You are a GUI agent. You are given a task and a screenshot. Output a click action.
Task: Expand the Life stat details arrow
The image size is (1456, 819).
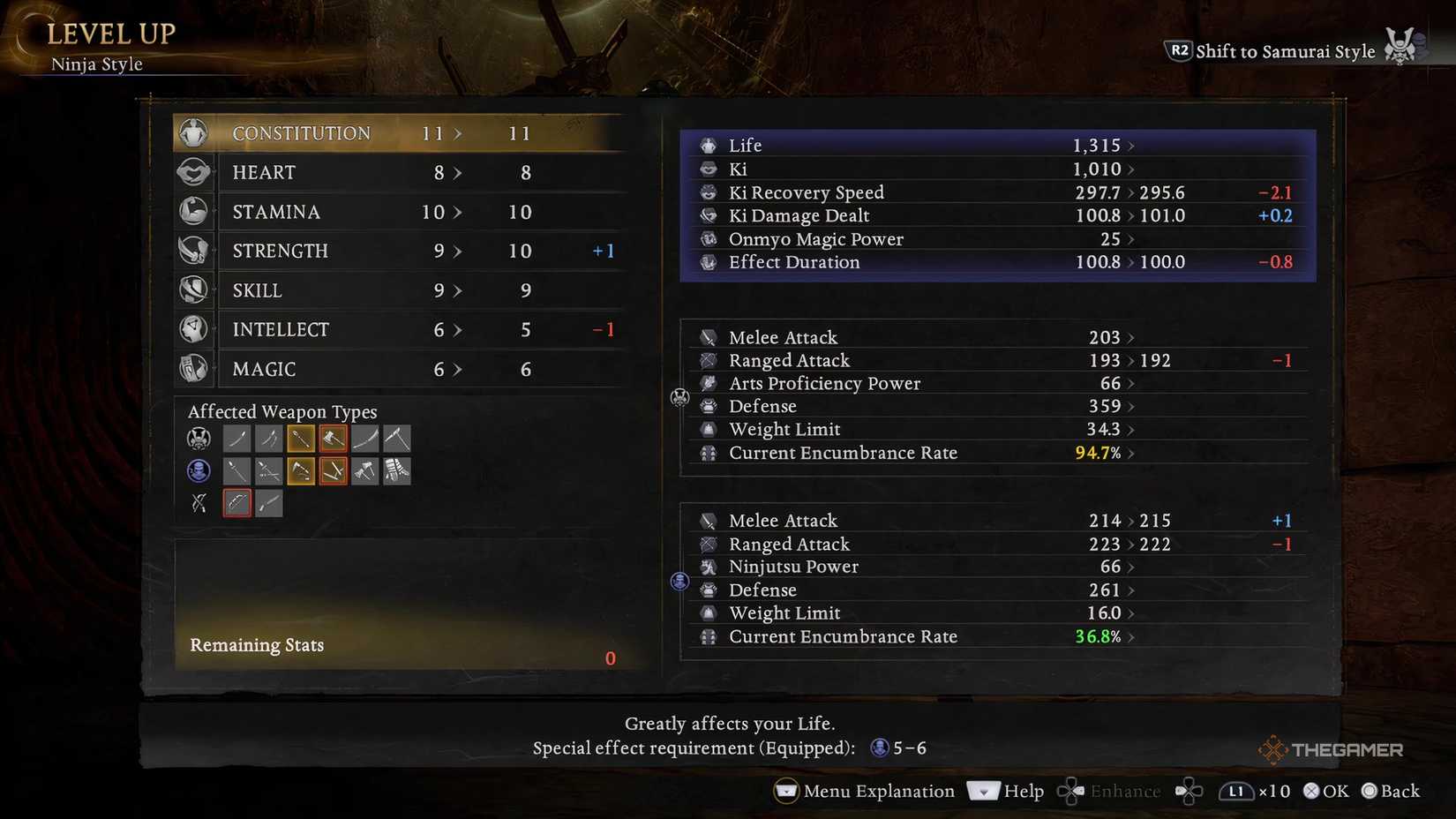pos(1131,145)
